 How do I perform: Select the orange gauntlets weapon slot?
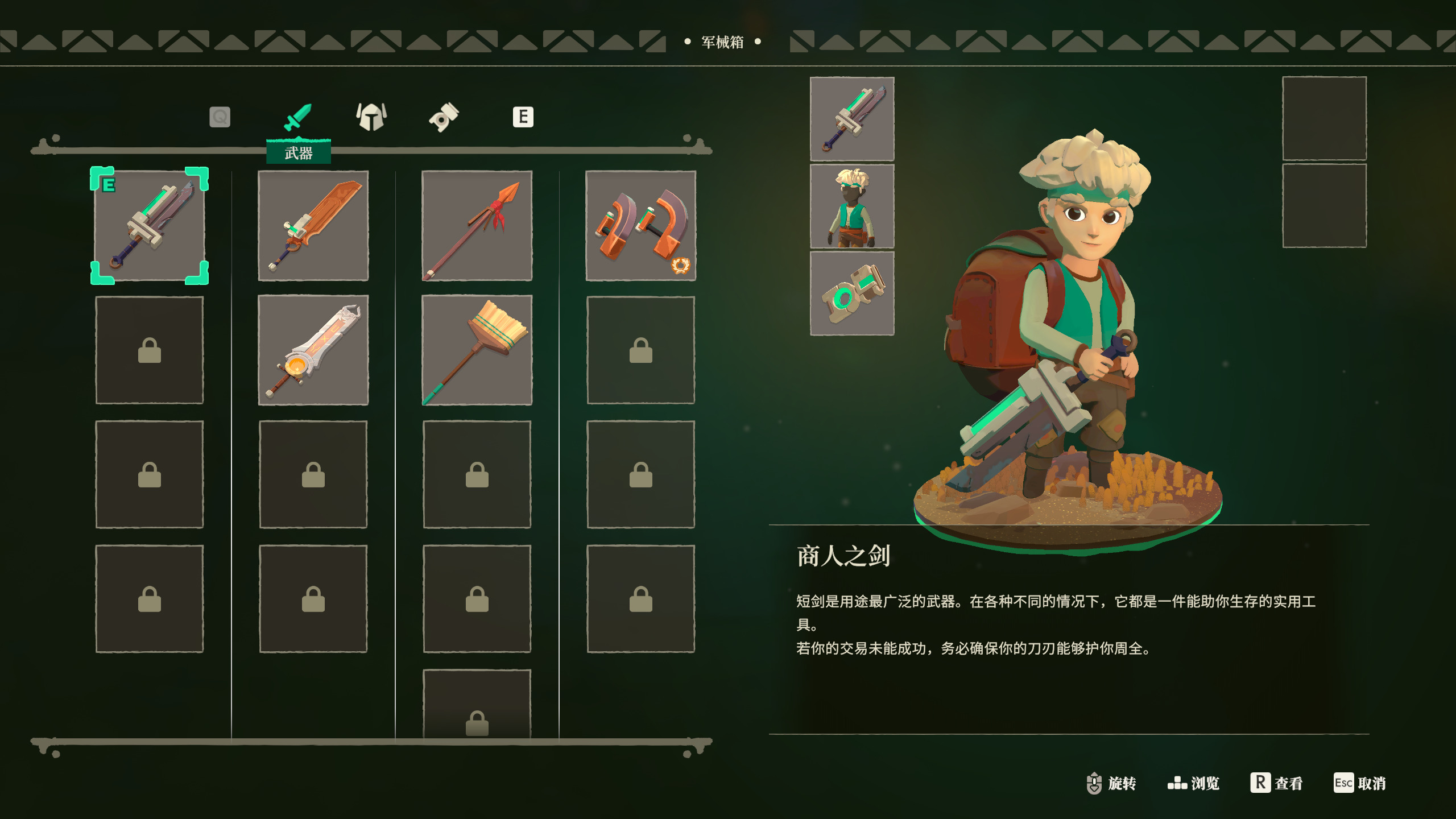tap(640, 226)
